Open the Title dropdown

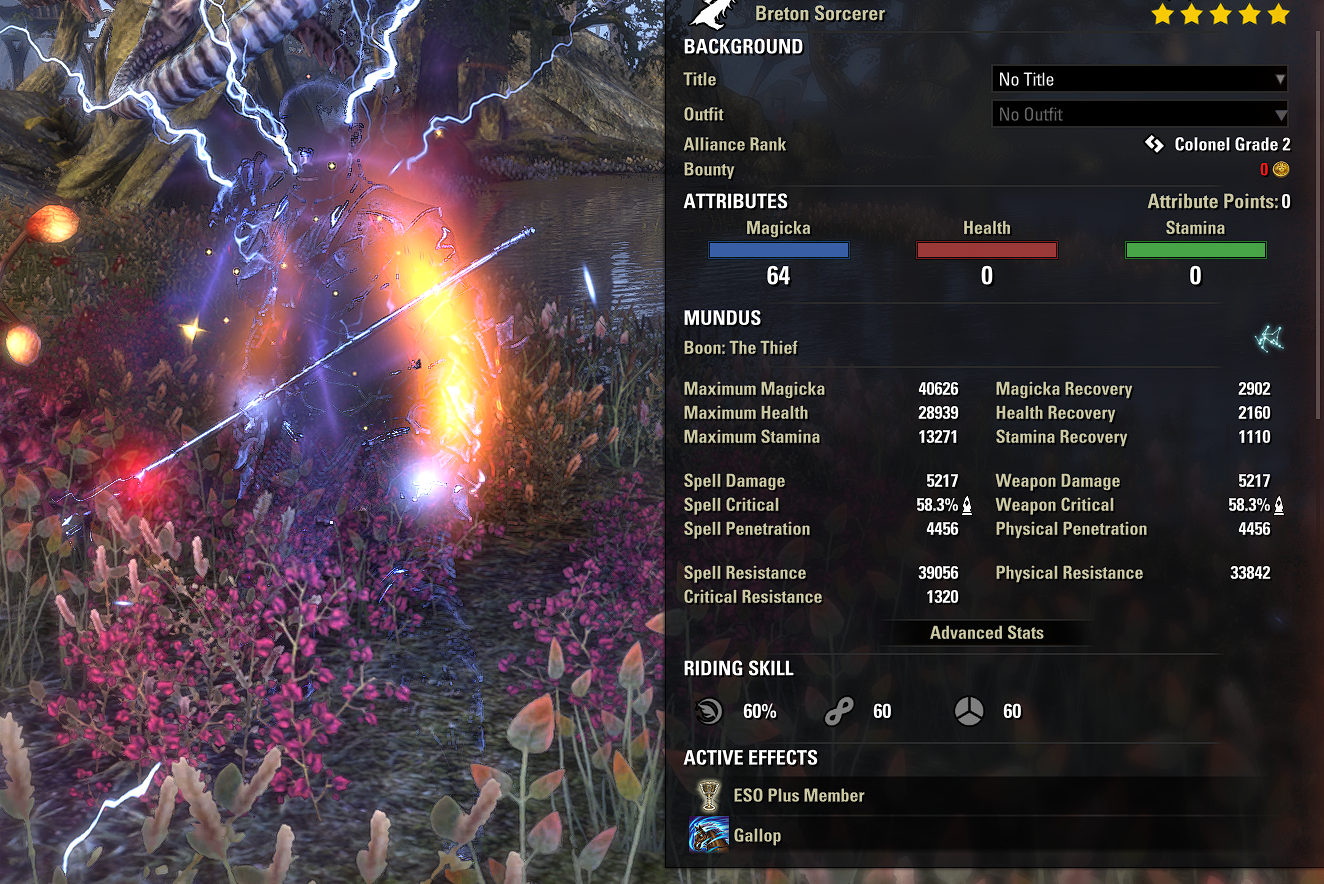(1140, 79)
